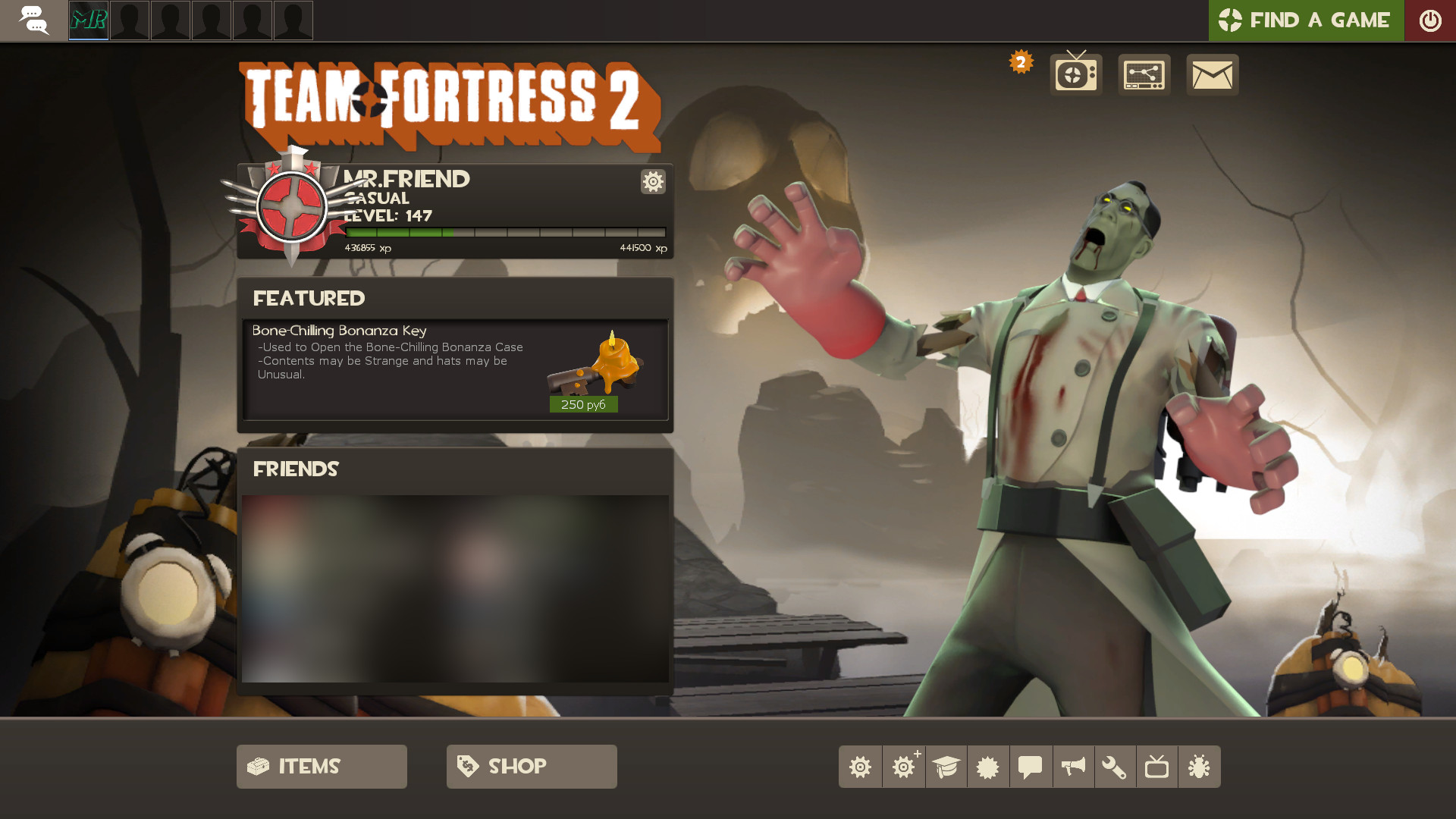Open the chat icon in the top-left corner
The image size is (1456, 819).
coord(34,20)
